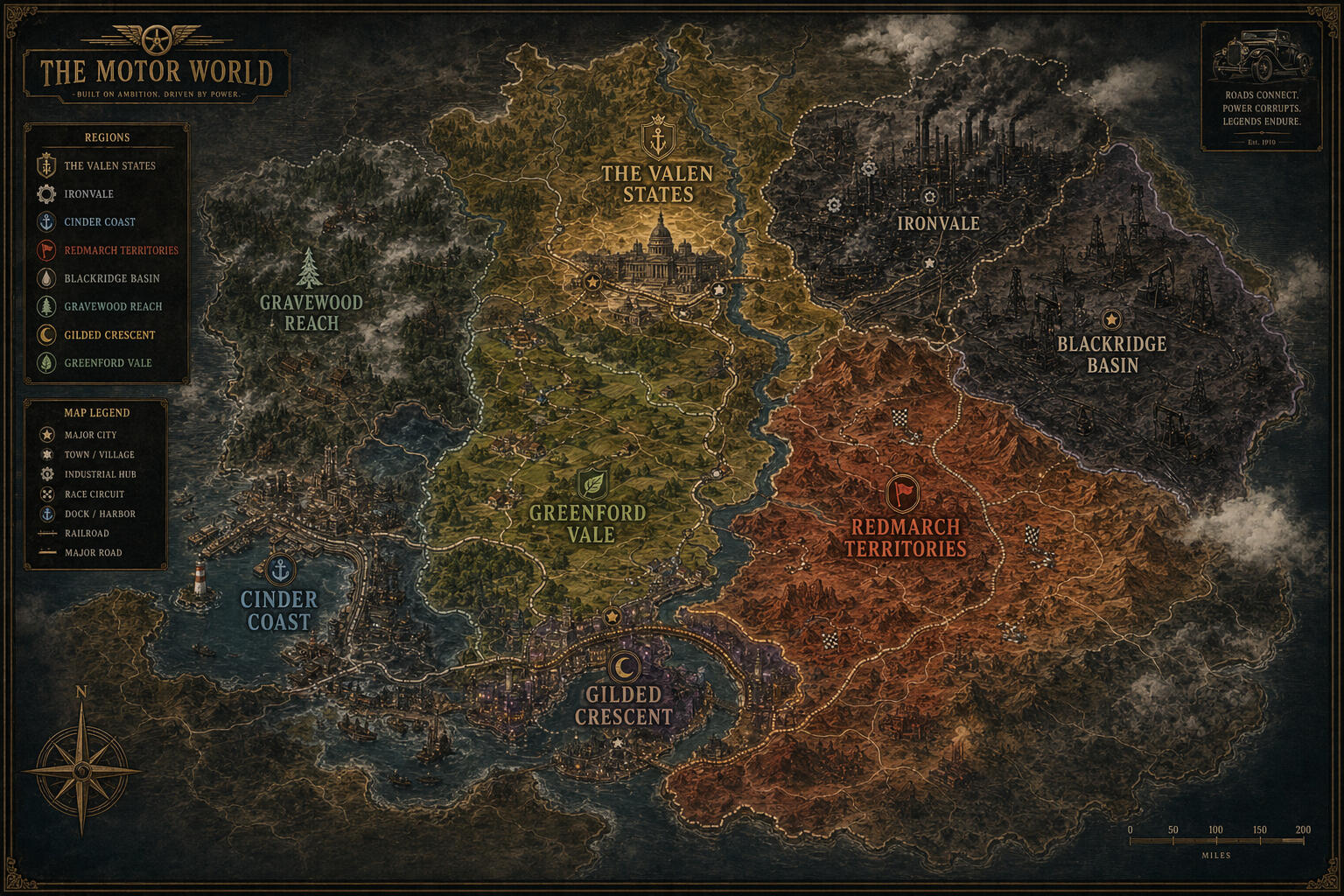Open the Cinder Coast anchor emblem on map

[280, 570]
